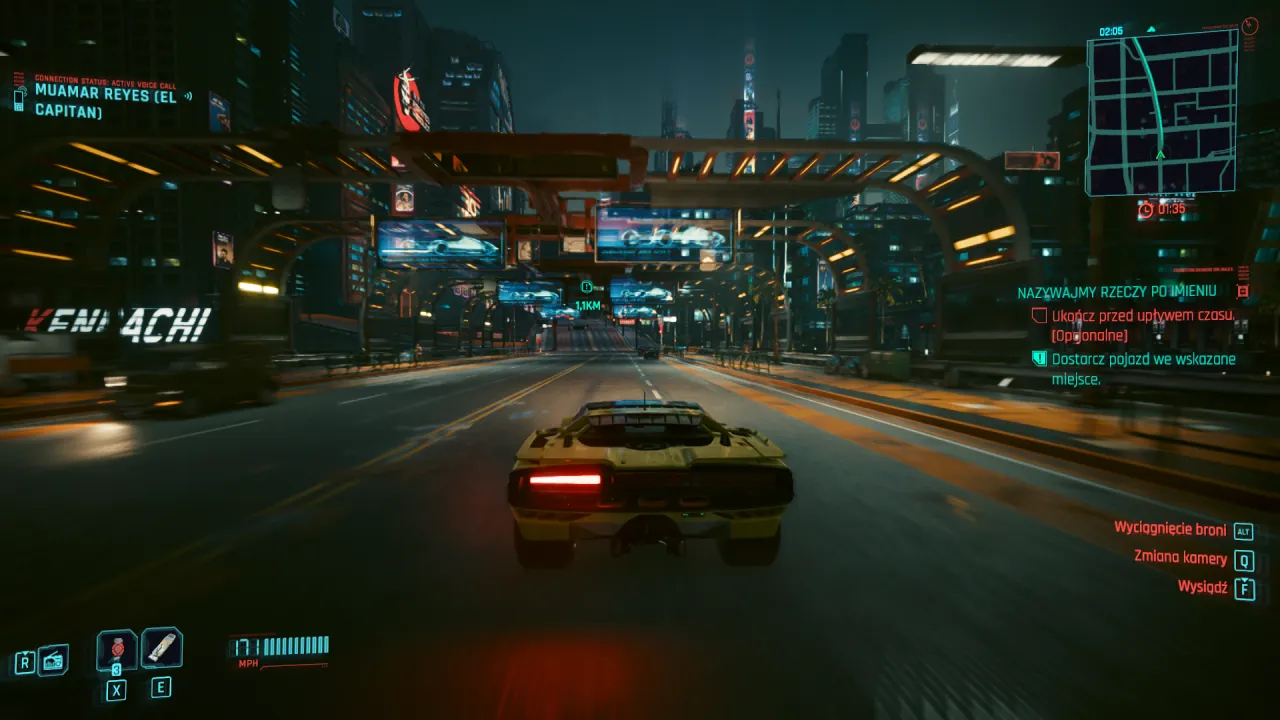Image resolution: width=1280 pixels, height=720 pixels.
Task: Click the ALT keybind icon for weapon draw
Action: [1242, 530]
